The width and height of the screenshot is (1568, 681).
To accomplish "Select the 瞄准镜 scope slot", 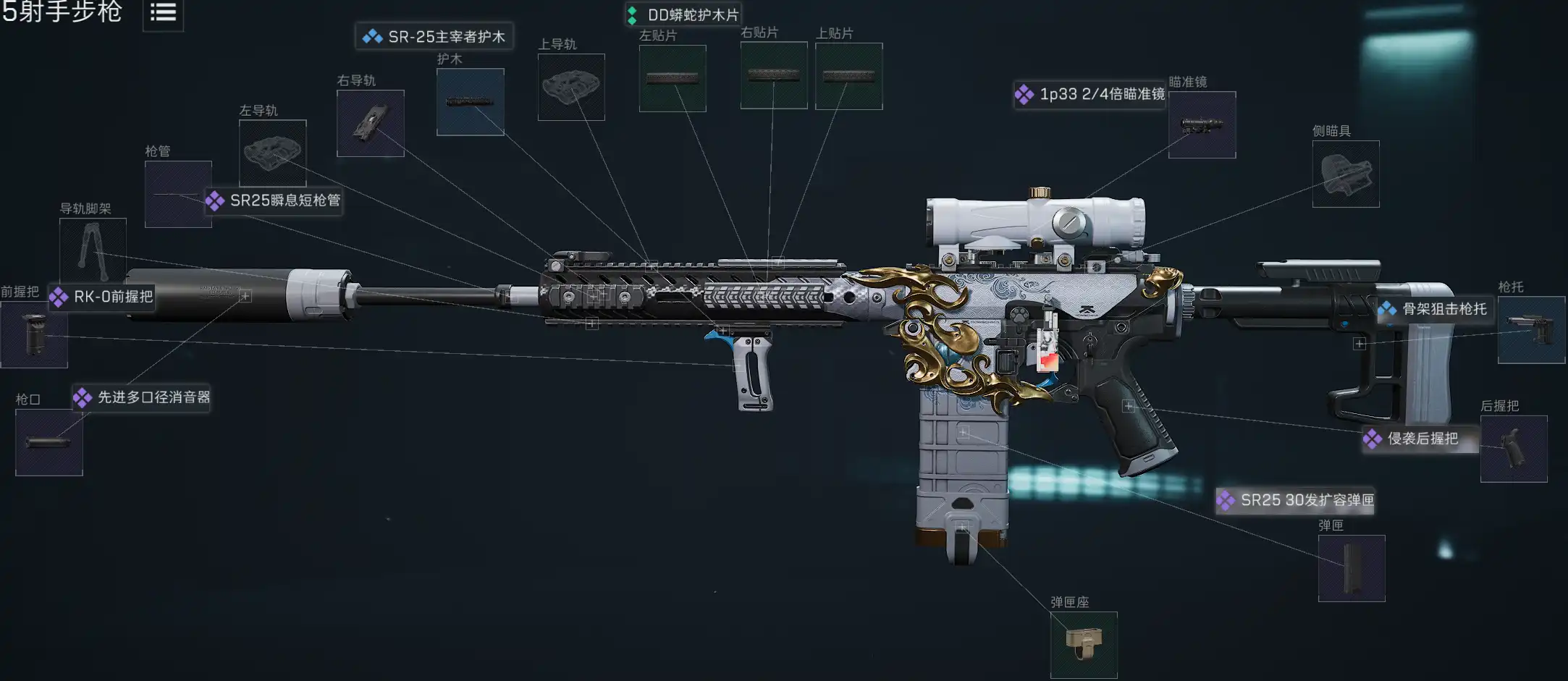I will click(x=1202, y=124).
